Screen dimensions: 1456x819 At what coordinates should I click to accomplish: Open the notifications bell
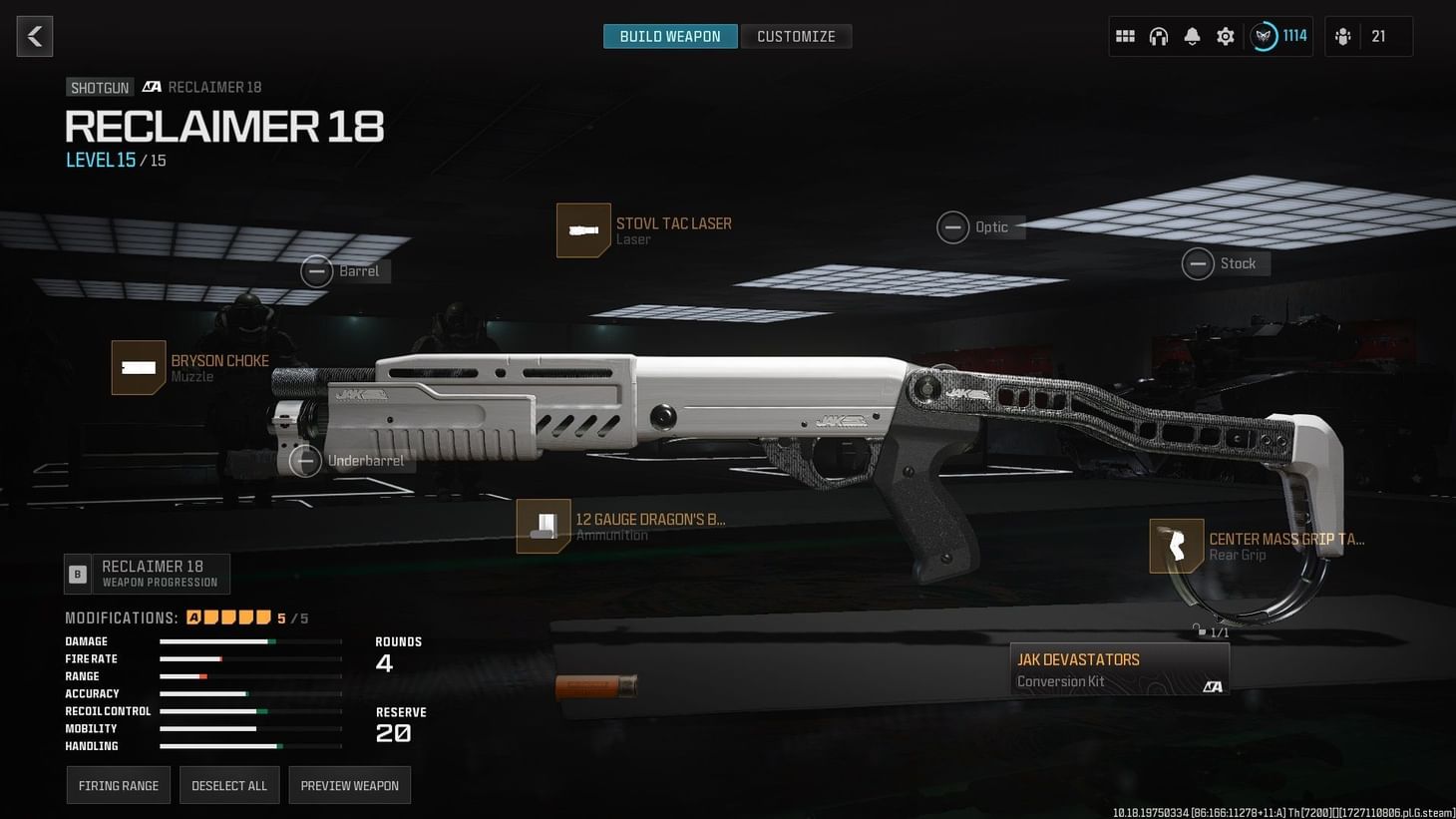(x=1192, y=36)
